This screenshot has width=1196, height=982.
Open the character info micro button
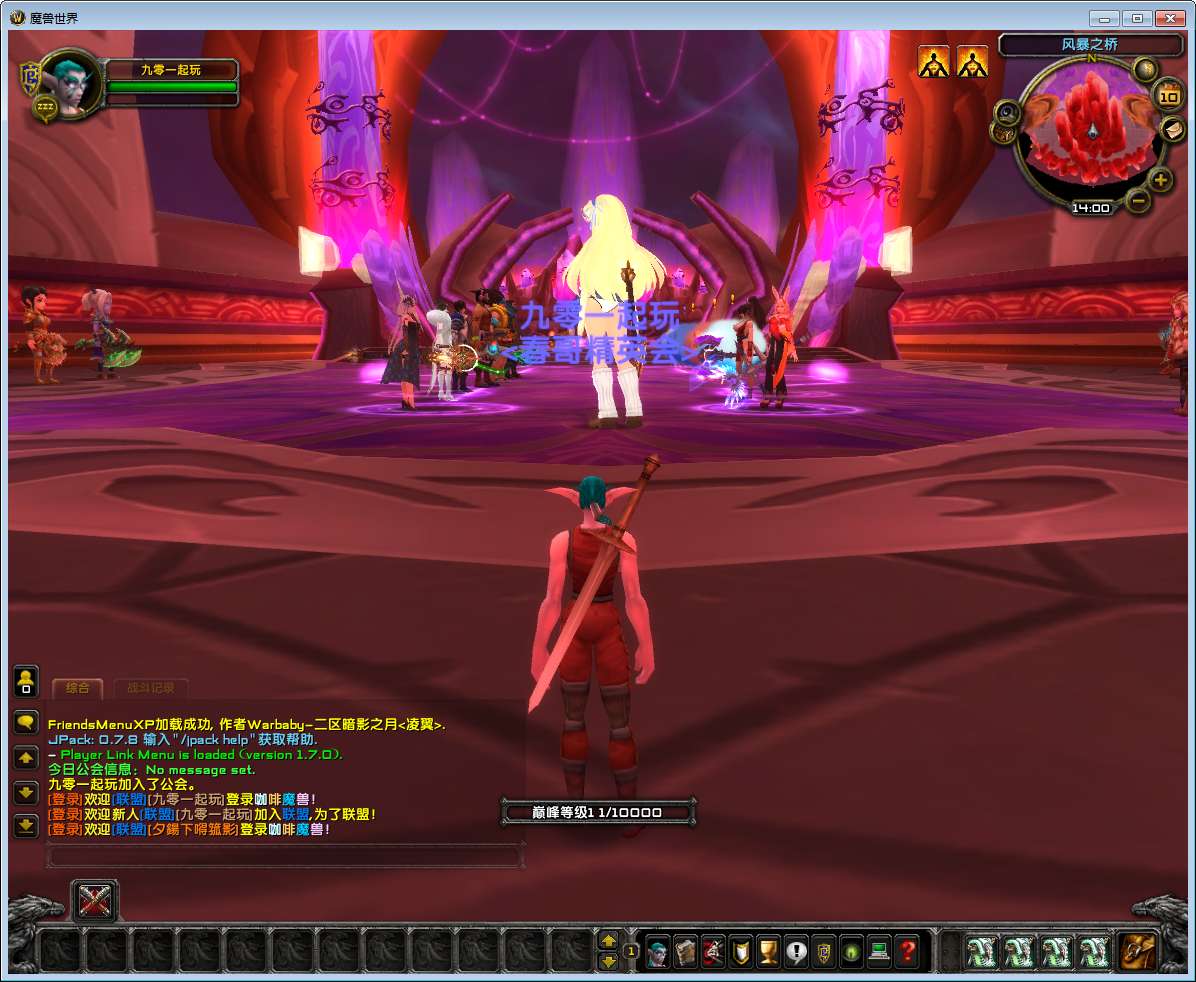tap(657, 950)
